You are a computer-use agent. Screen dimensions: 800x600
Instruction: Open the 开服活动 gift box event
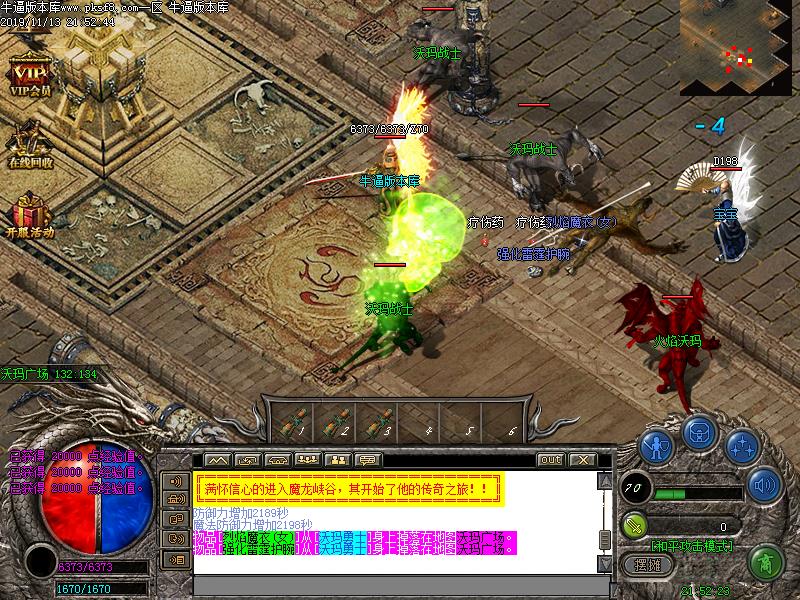point(28,212)
